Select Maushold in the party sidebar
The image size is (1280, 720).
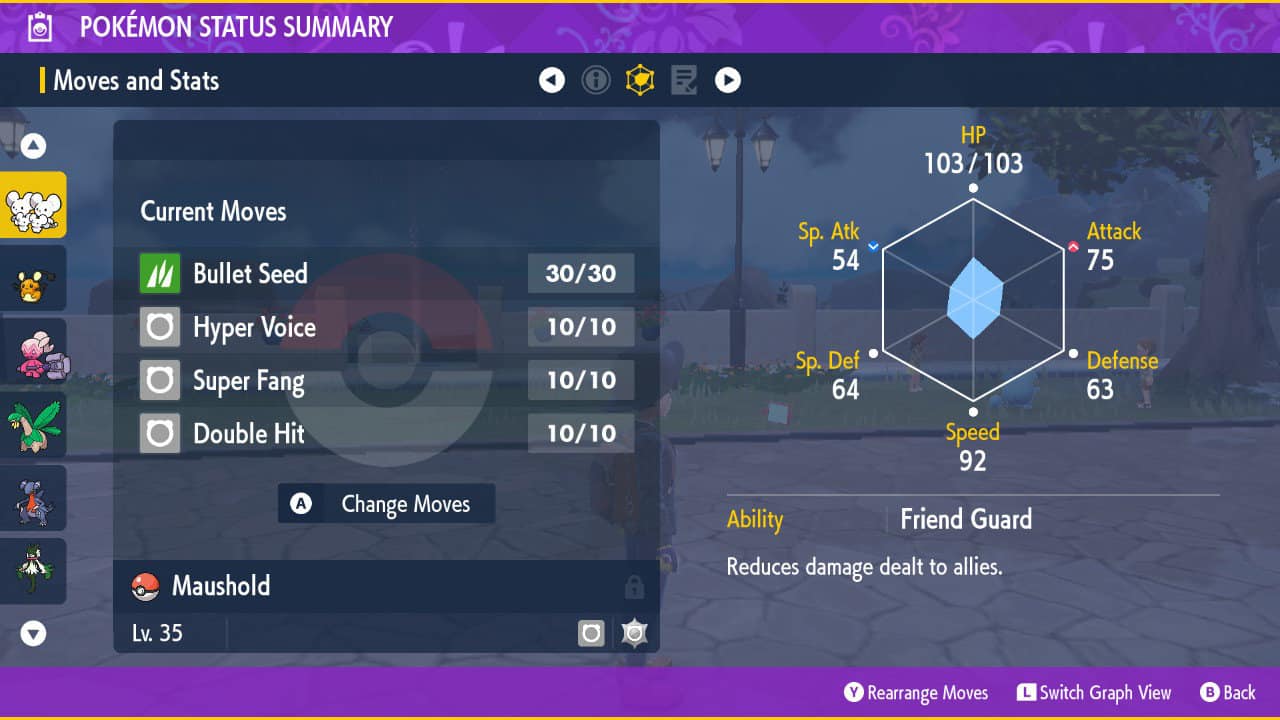click(34, 205)
